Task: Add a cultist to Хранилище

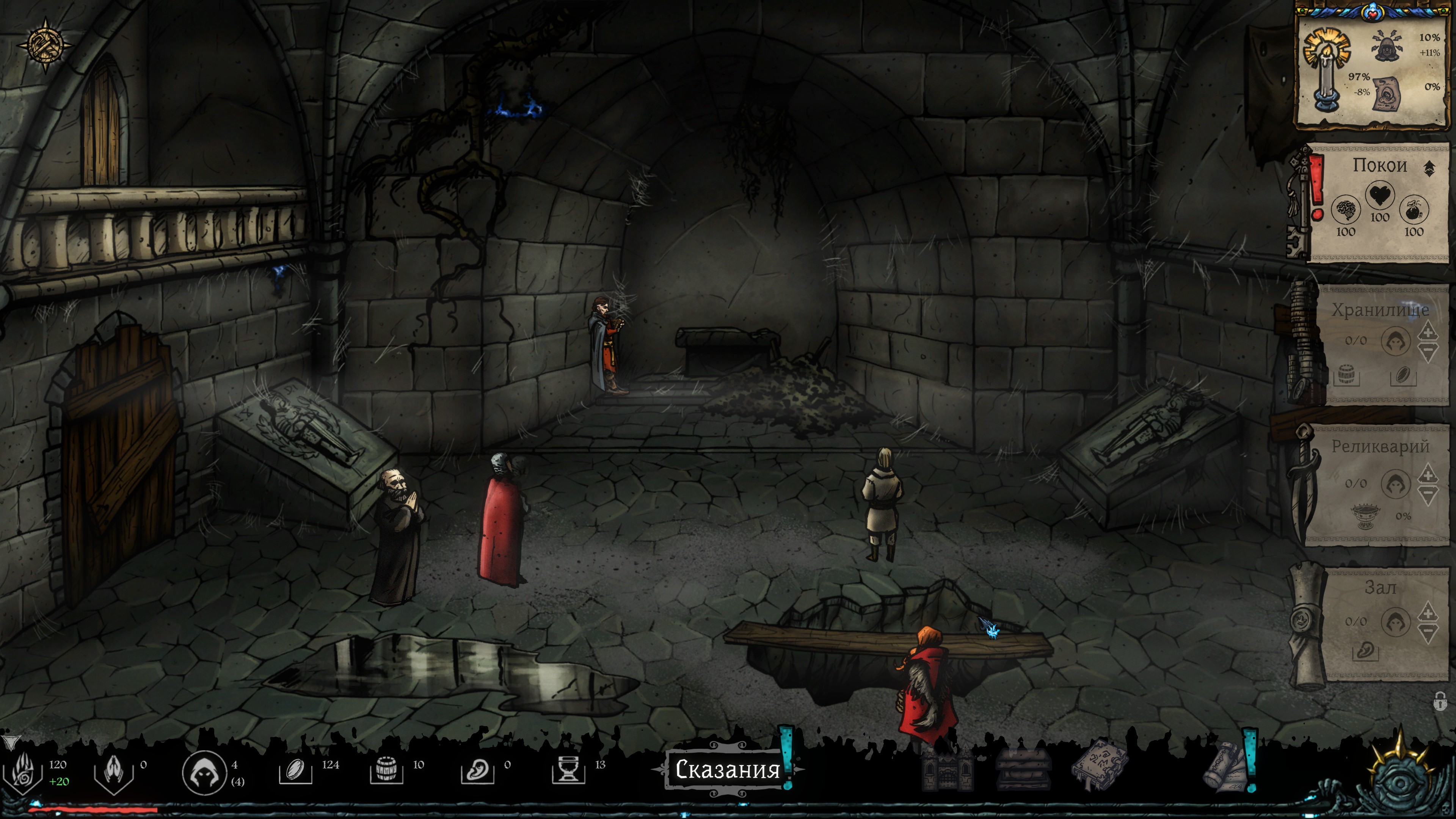Action: (x=1428, y=331)
